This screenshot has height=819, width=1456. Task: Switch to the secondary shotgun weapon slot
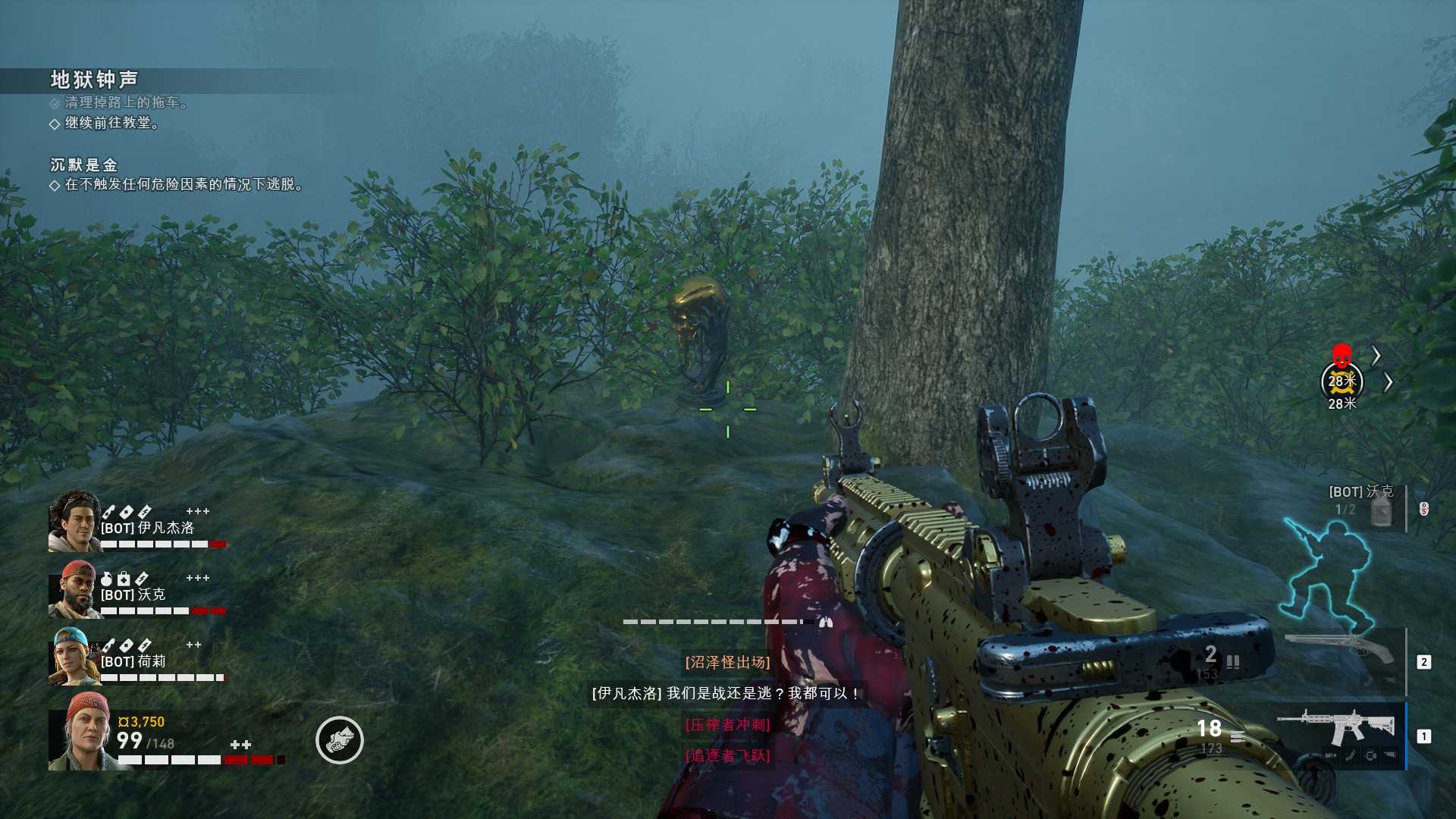(x=1341, y=651)
